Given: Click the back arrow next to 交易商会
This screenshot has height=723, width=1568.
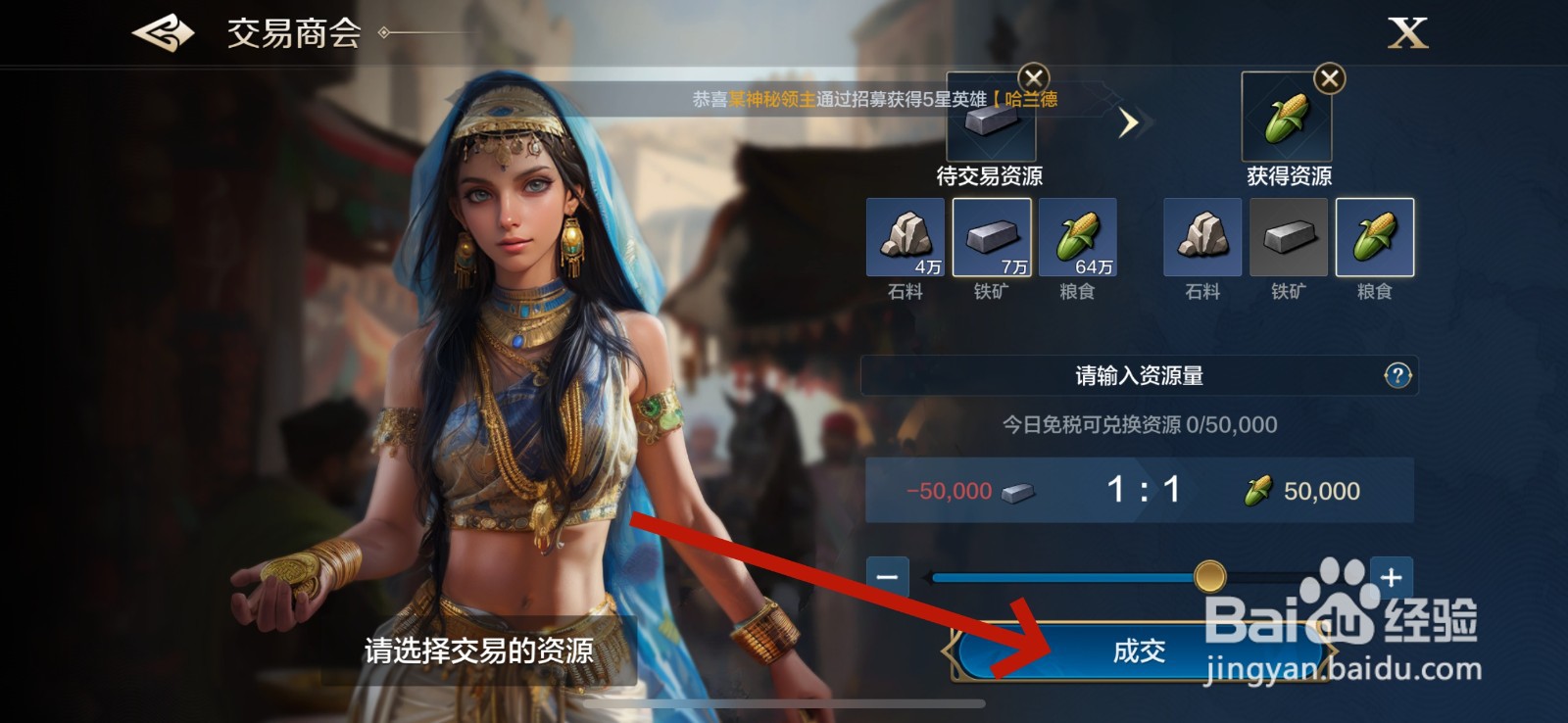Looking at the screenshot, I should point(162,32).
